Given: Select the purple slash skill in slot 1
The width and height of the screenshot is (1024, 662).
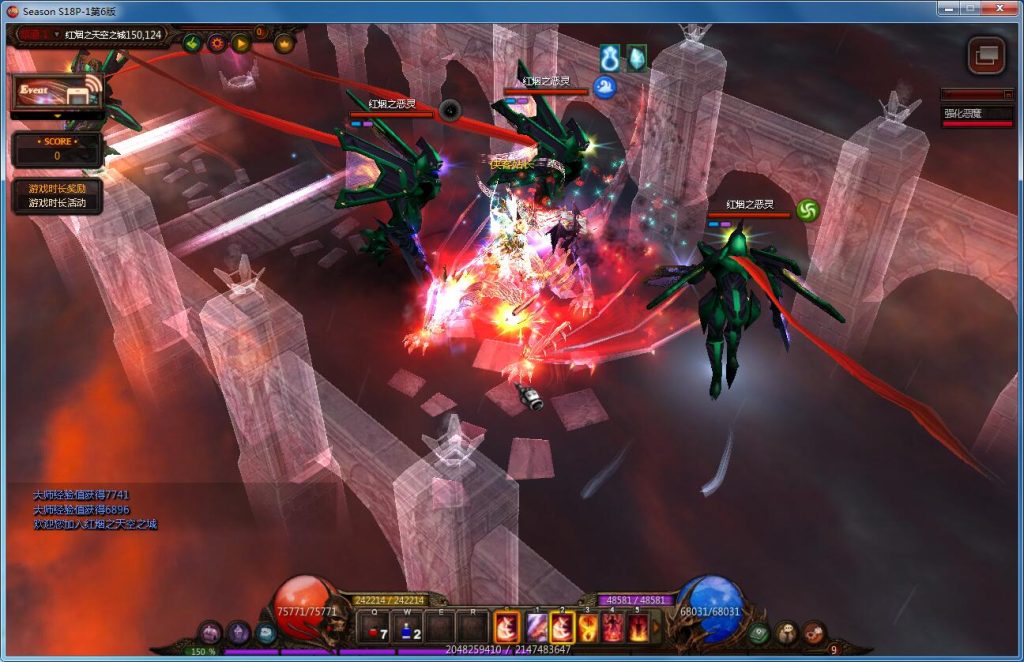Looking at the screenshot, I should pyautogui.click(x=536, y=628).
